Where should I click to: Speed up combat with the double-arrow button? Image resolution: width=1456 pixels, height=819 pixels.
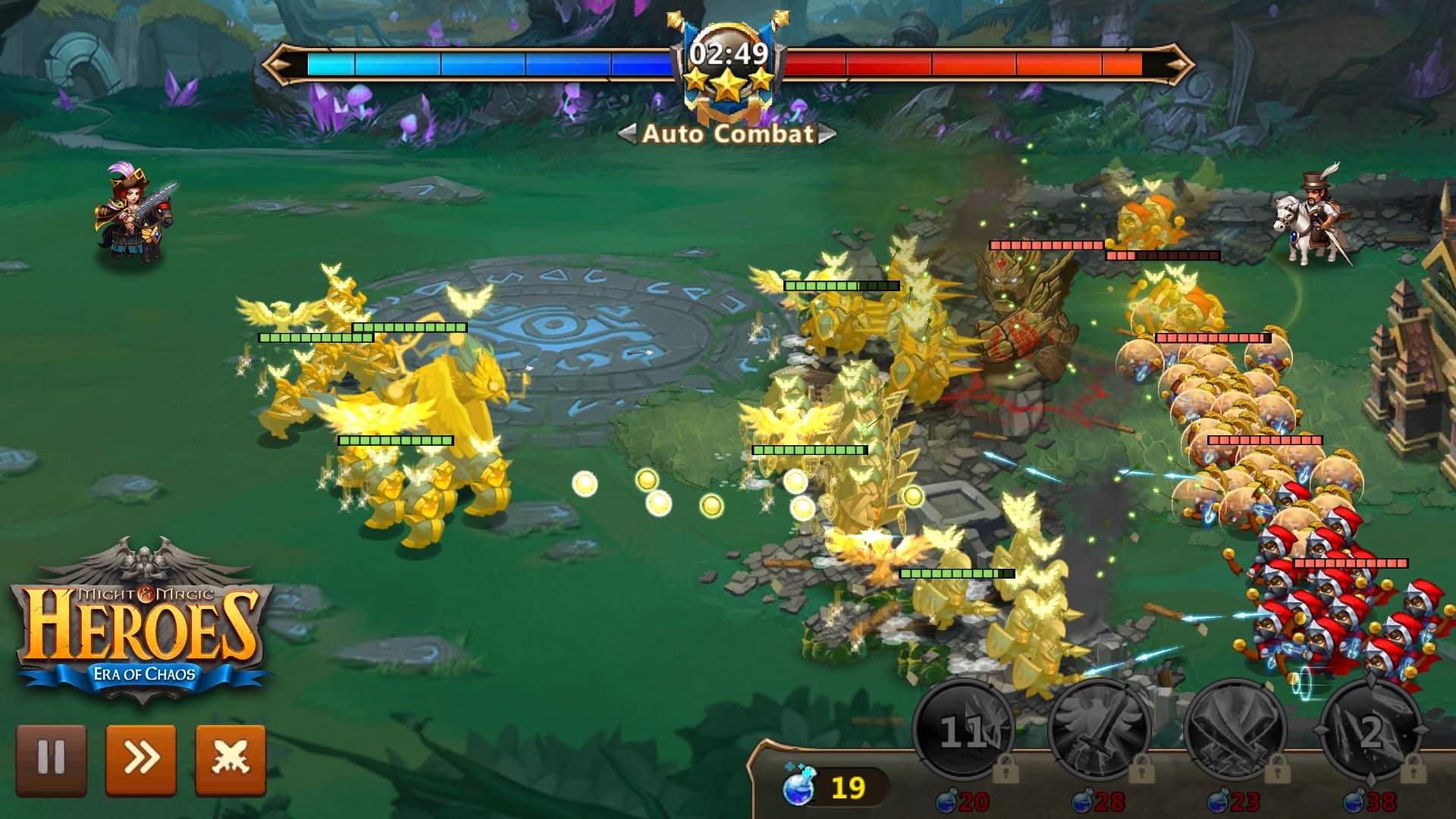(141, 759)
